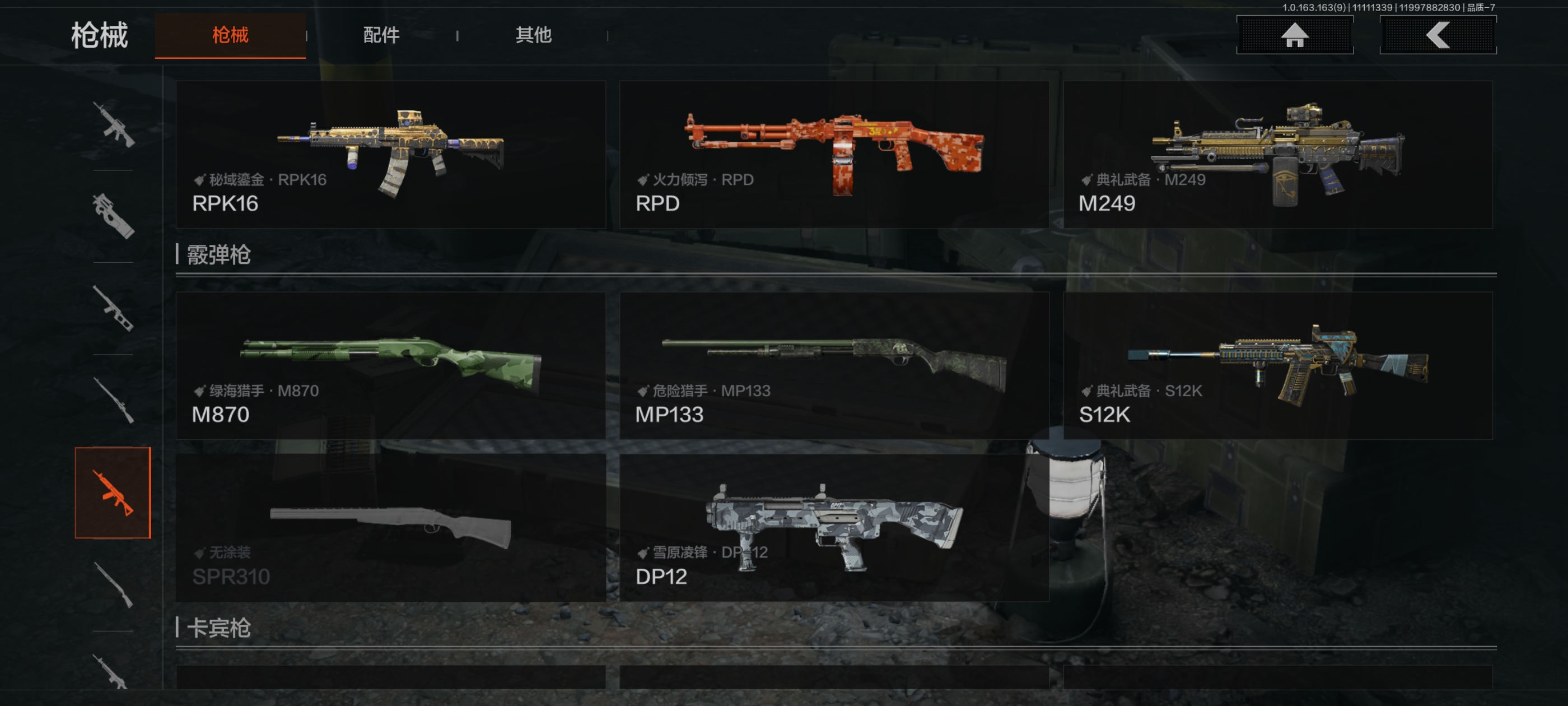This screenshot has height=706, width=1568.
Task: Open the M249 machine gun card
Action: pos(1277,155)
